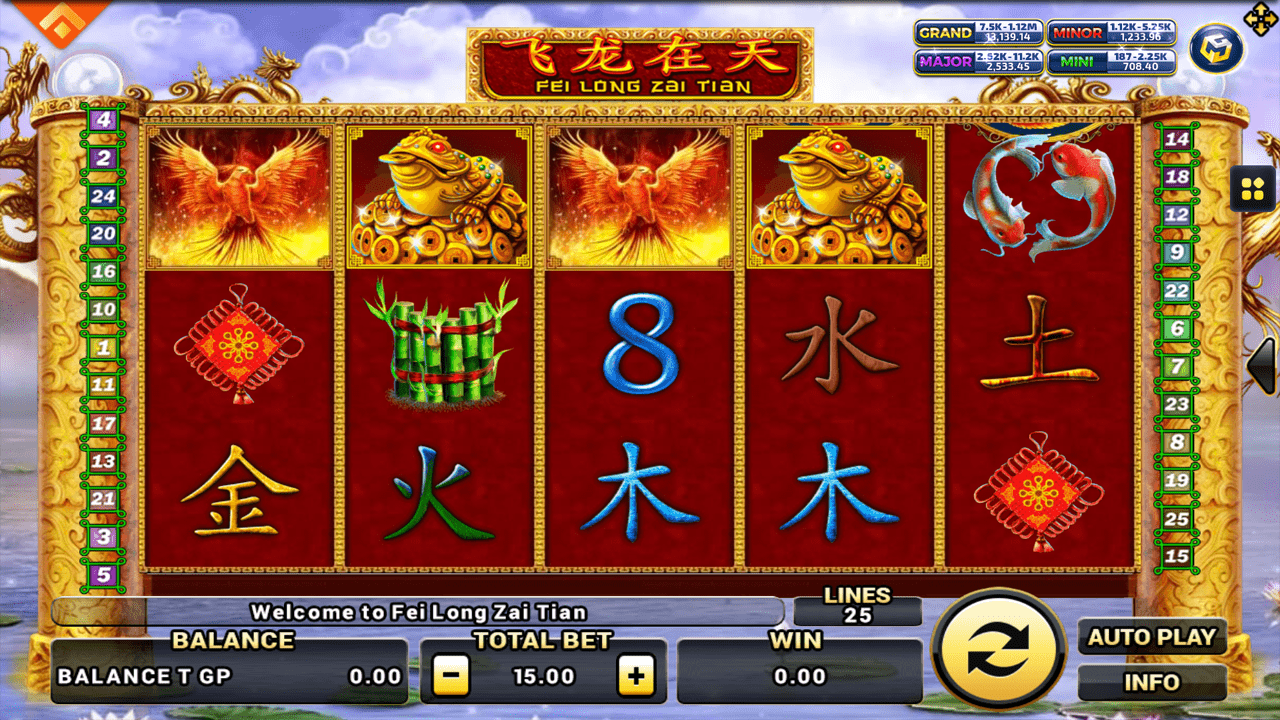The height and width of the screenshot is (720, 1280).
Task: Choose payline marker 15
Action: point(1177,557)
